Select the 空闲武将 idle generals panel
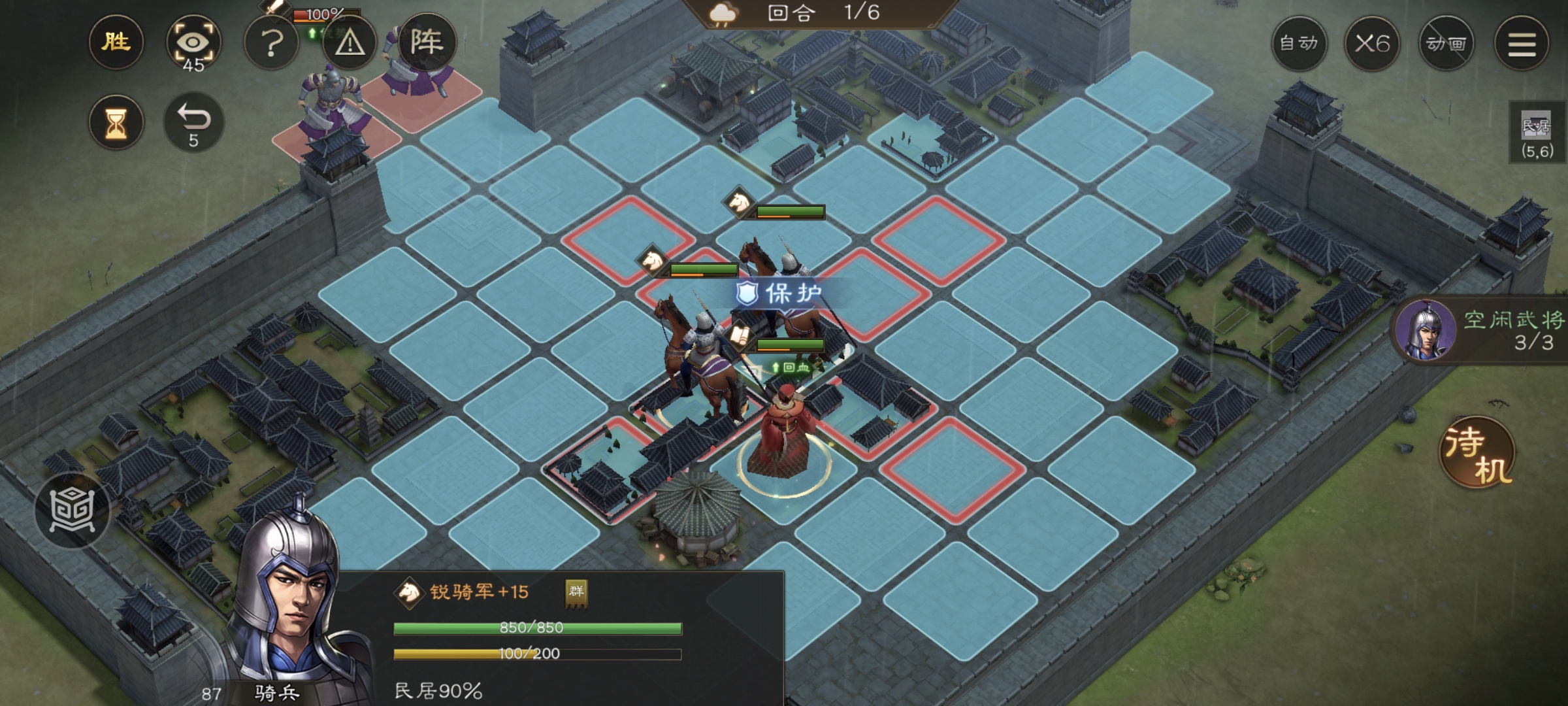The height and width of the screenshot is (706, 1568). click(1483, 330)
